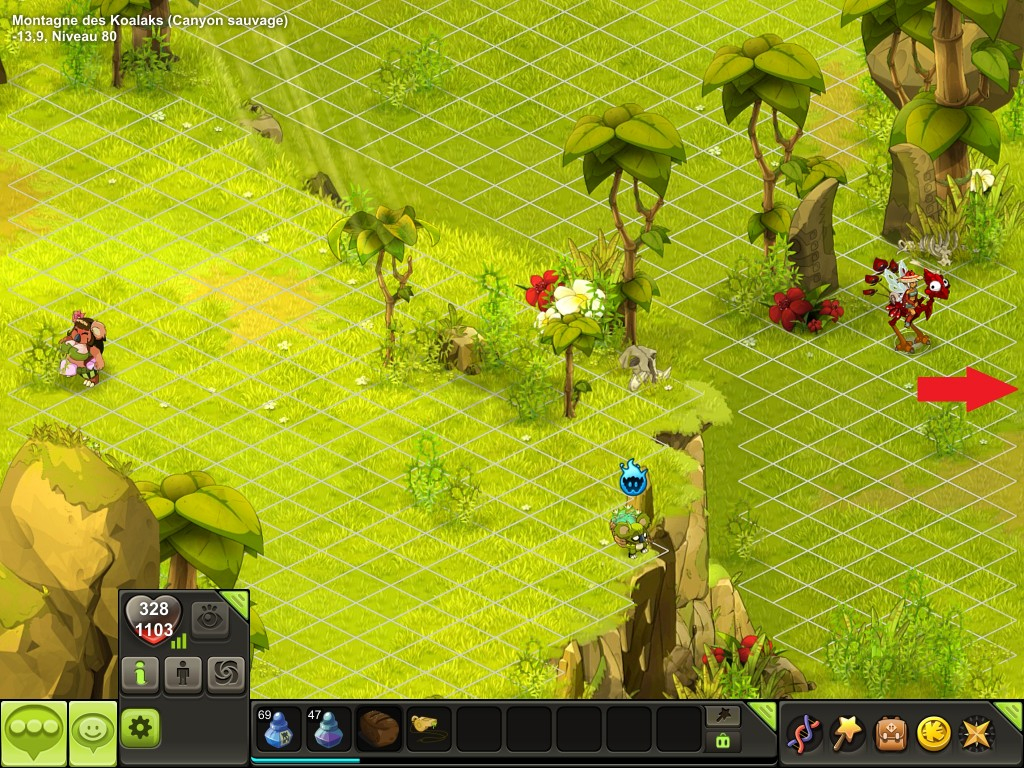1024x768 pixels.
Task: Open the compass star map
Action: (976, 733)
